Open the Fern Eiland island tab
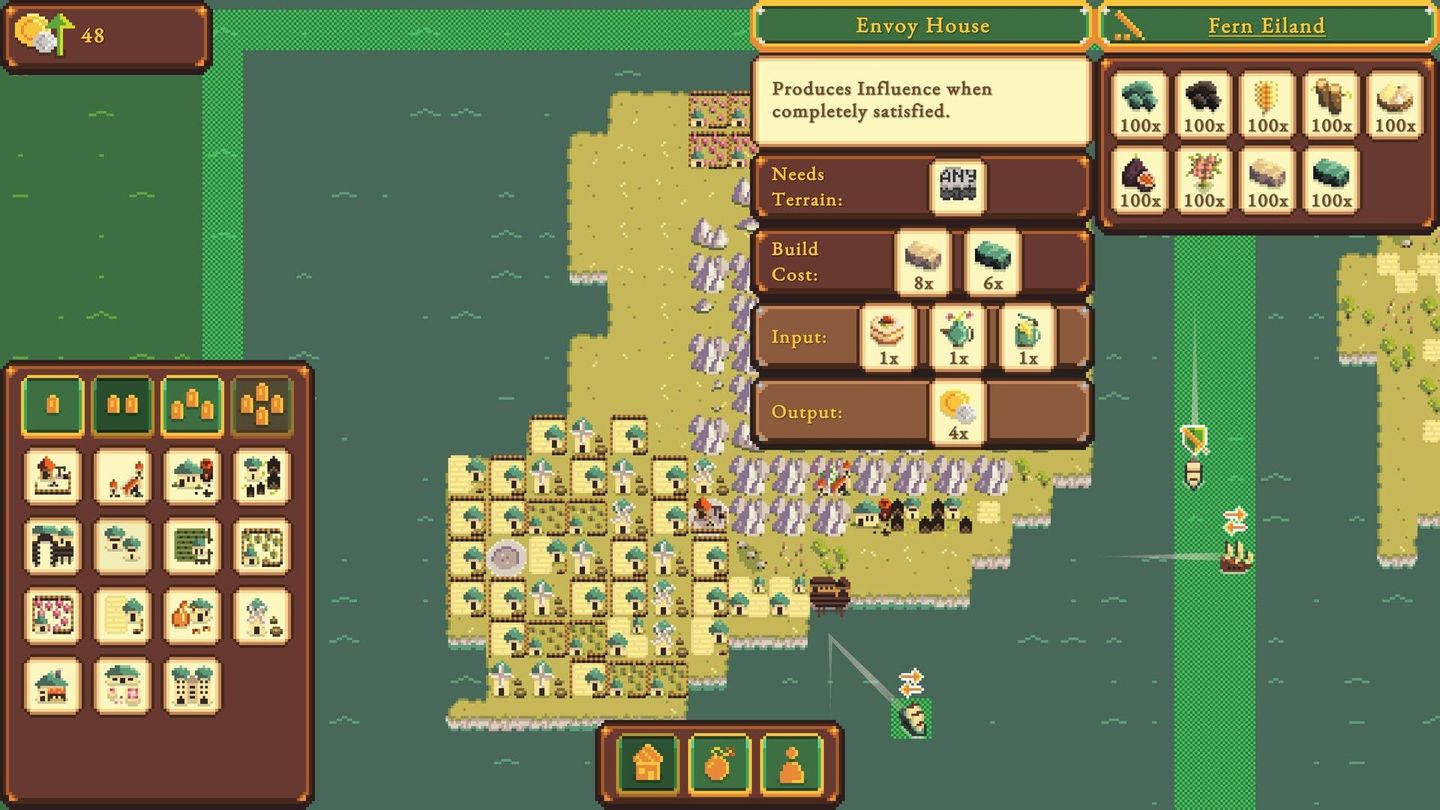Image resolution: width=1440 pixels, height=810 pixels. (1265, 26)
